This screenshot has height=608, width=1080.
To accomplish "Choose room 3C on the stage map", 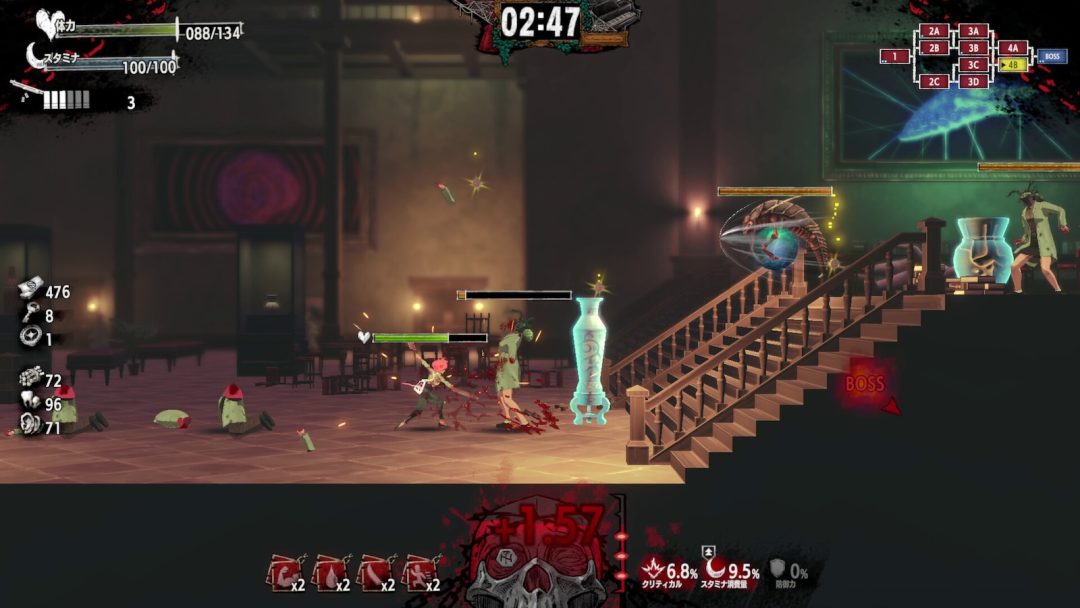I will pos(973,65).
